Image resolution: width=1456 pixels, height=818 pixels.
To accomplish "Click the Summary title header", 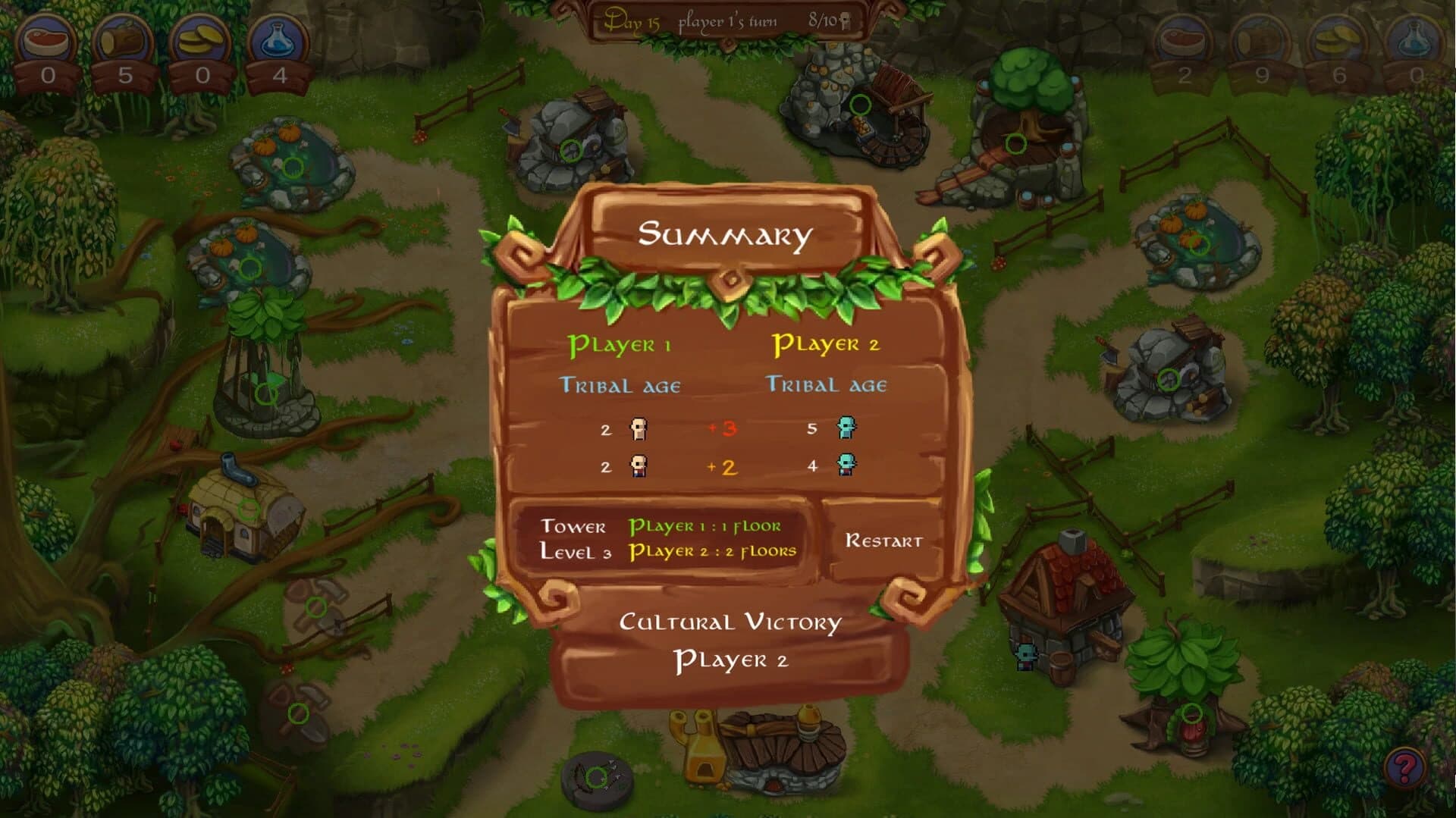I will pyautogui.click(x=726, y=235).
